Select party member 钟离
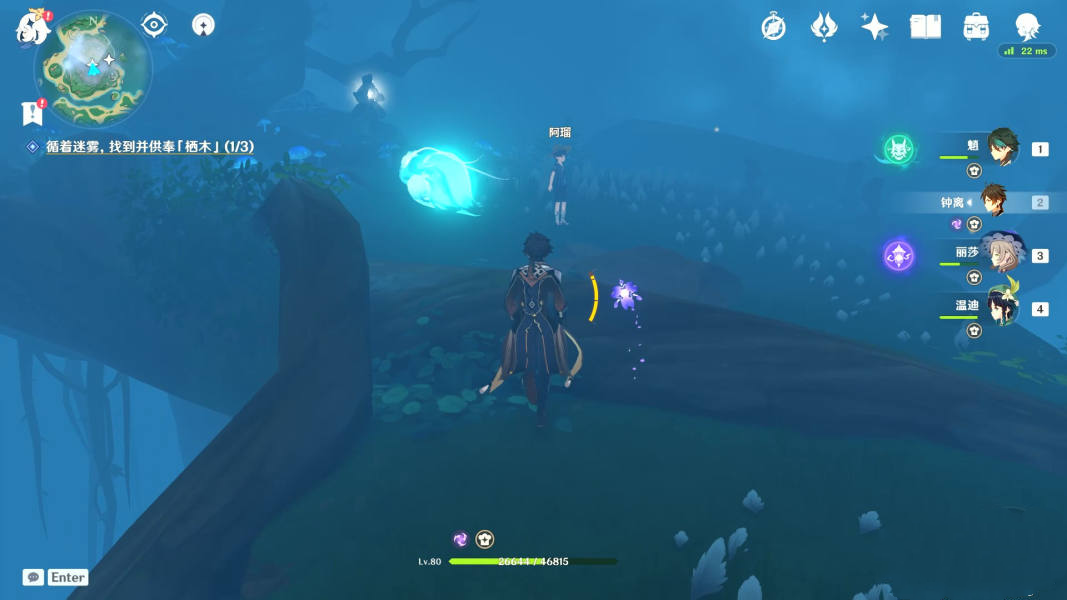 [994, 202]
